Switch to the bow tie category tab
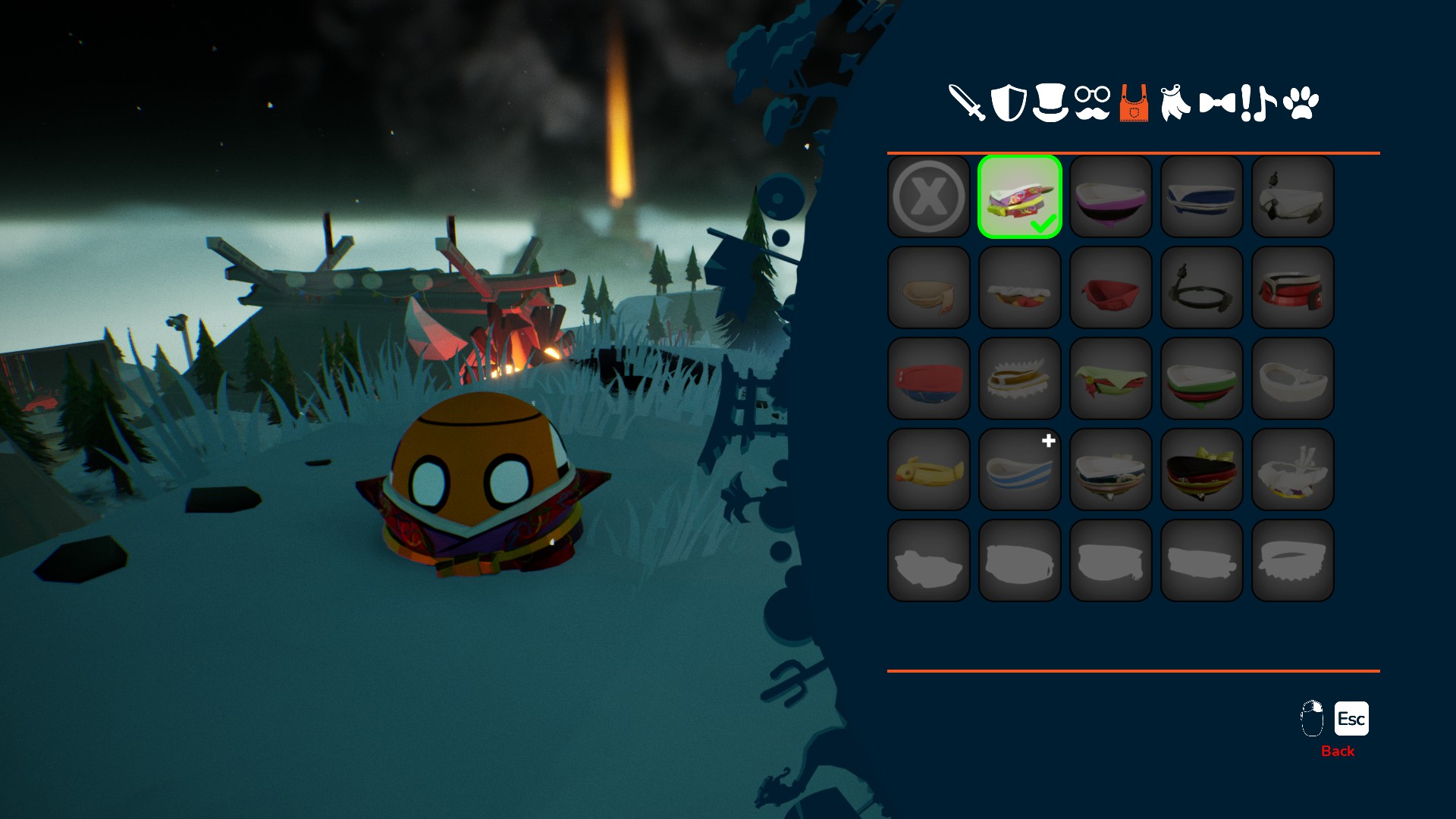The image size is (1456, 819). pos(1217,103)
